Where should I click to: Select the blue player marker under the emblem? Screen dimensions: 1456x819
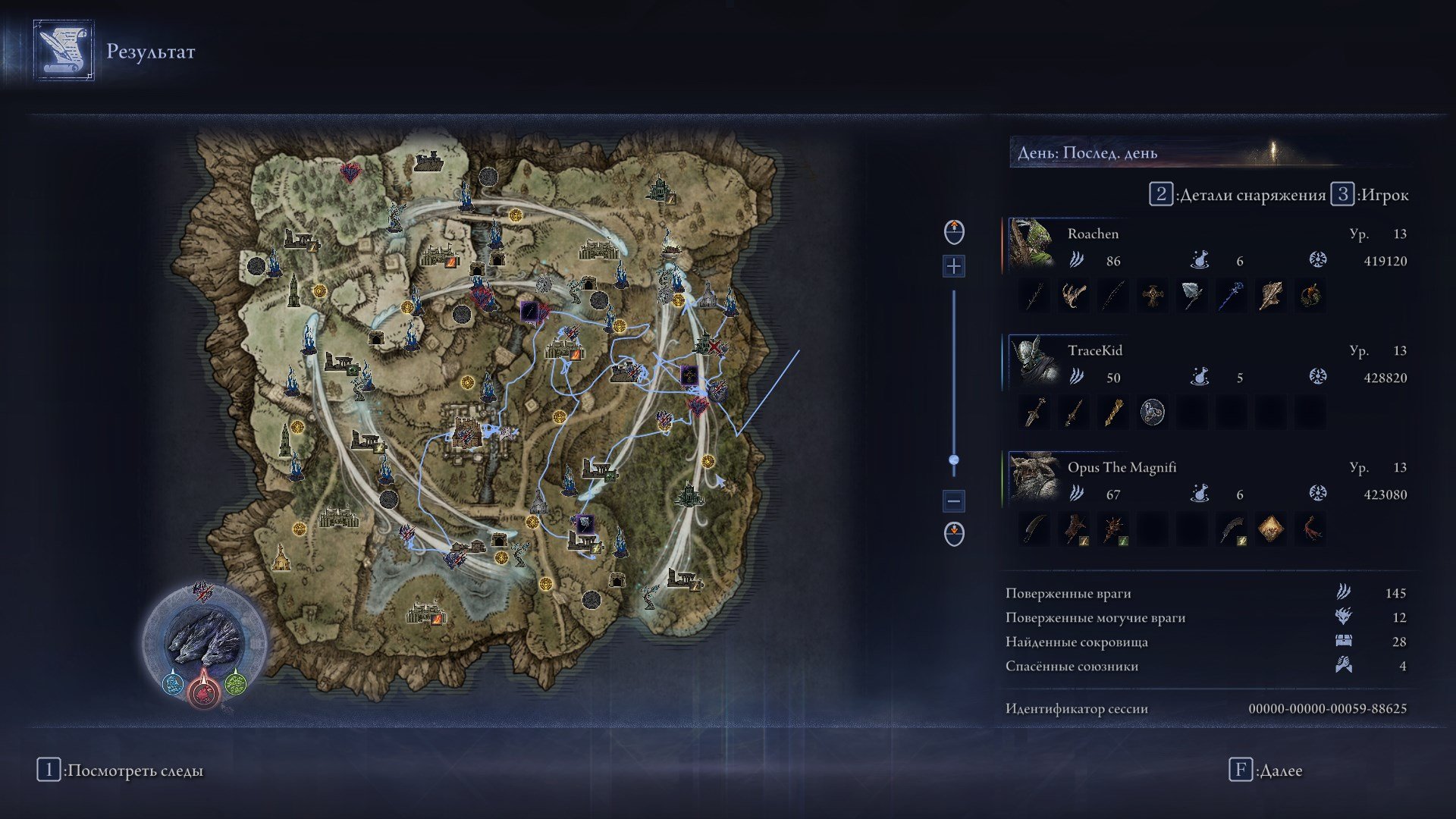173,685
